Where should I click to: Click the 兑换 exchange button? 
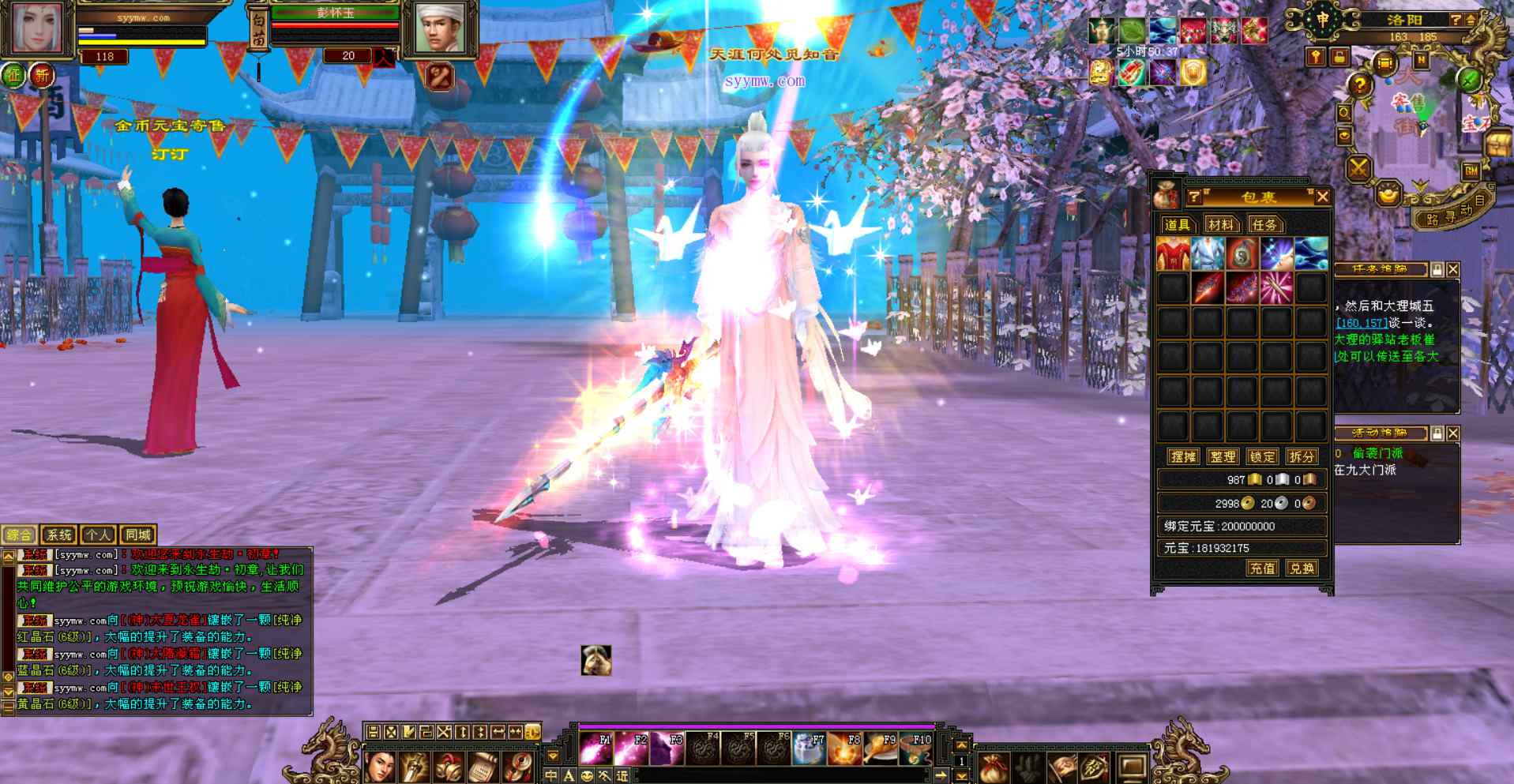click(x=1302, y=568)
